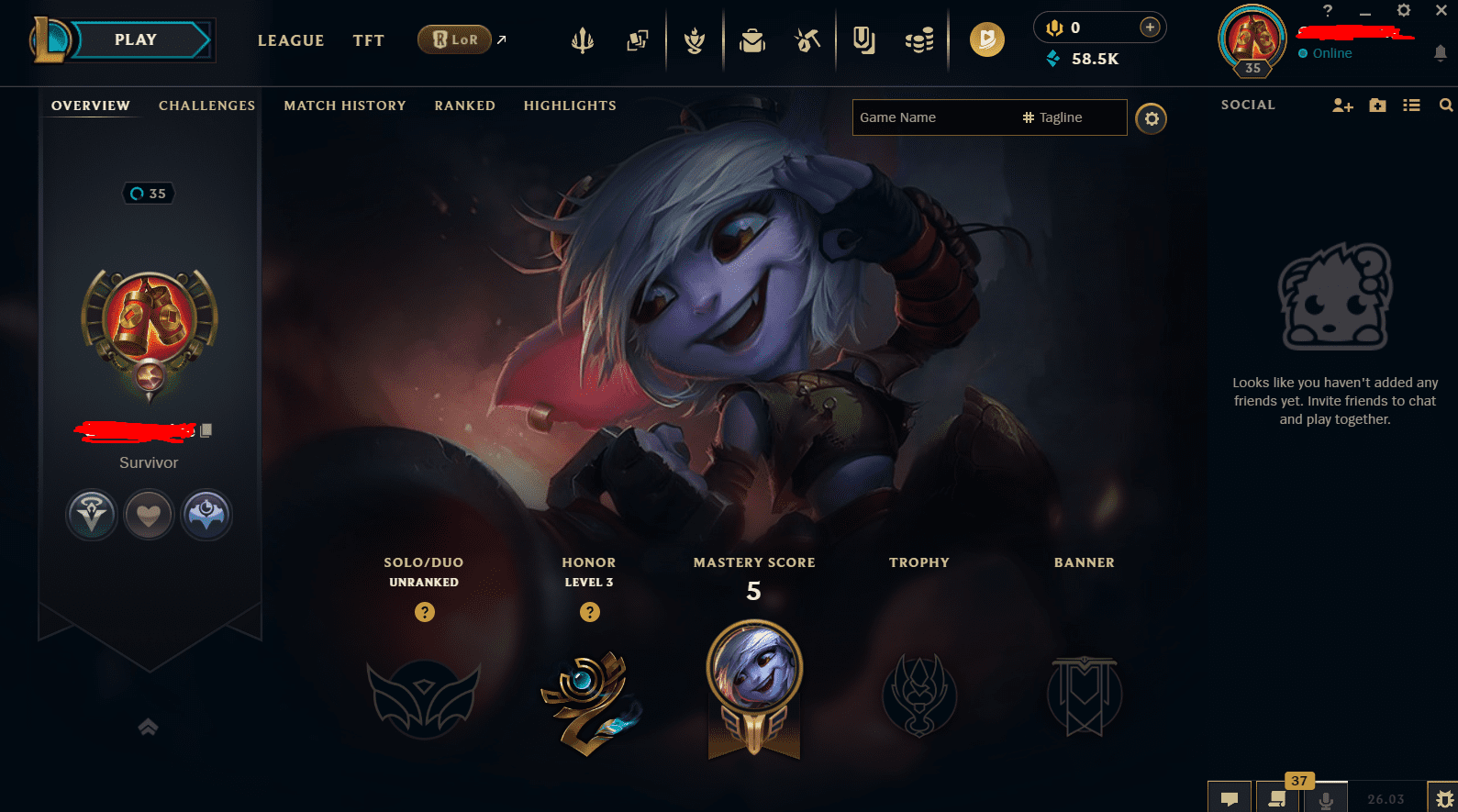Screen dimensions: 1458x812
Task: Open the chat bubble icon in bottom bar
Action: (1230, 797)
